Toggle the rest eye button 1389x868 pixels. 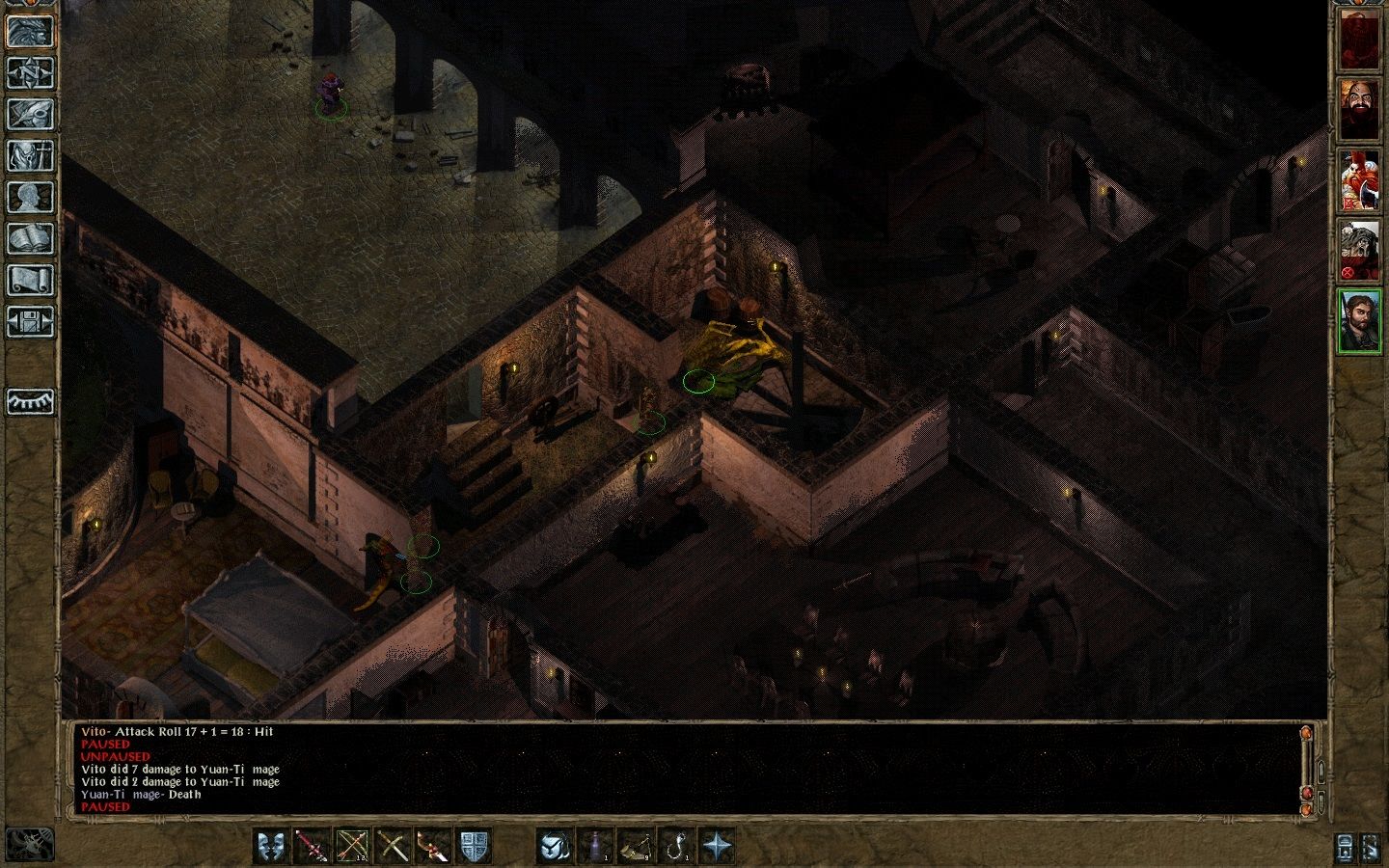30,401
